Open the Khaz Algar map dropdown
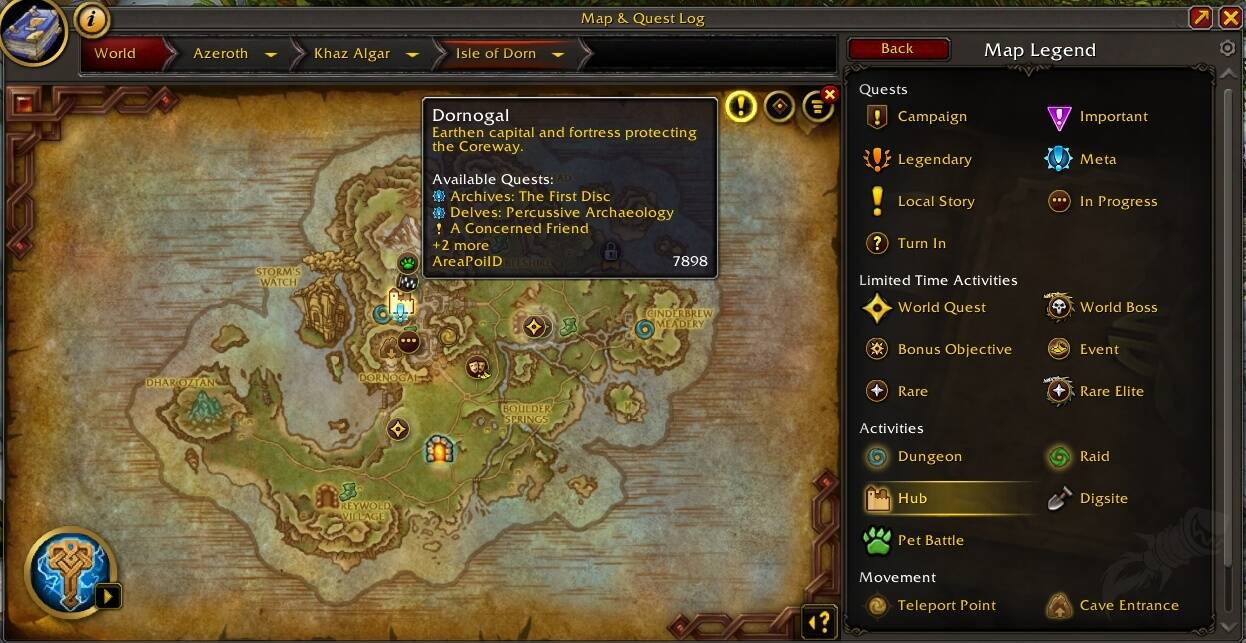1246x643 pixels. 412,54
